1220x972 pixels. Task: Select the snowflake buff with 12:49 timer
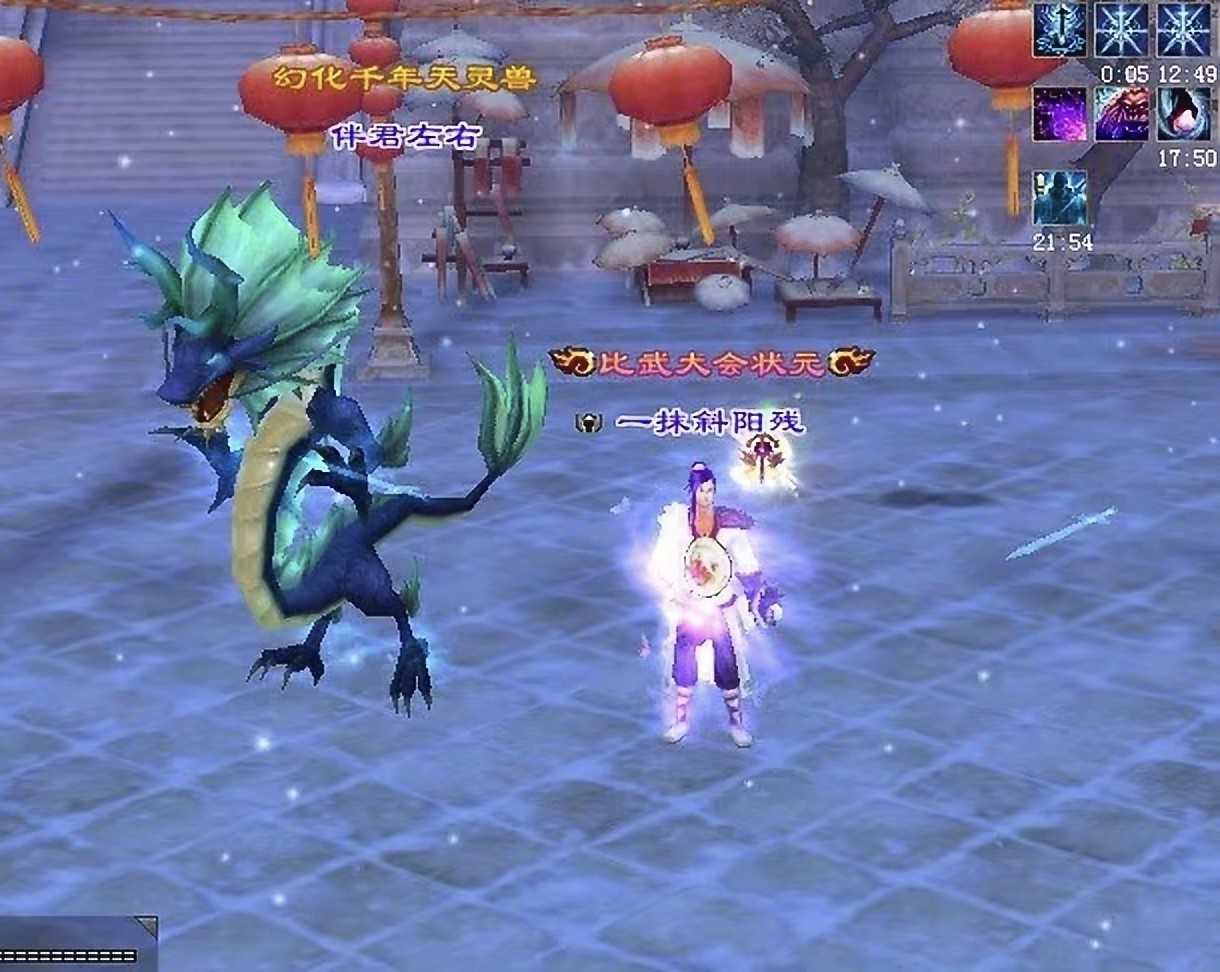(1184, 30)
